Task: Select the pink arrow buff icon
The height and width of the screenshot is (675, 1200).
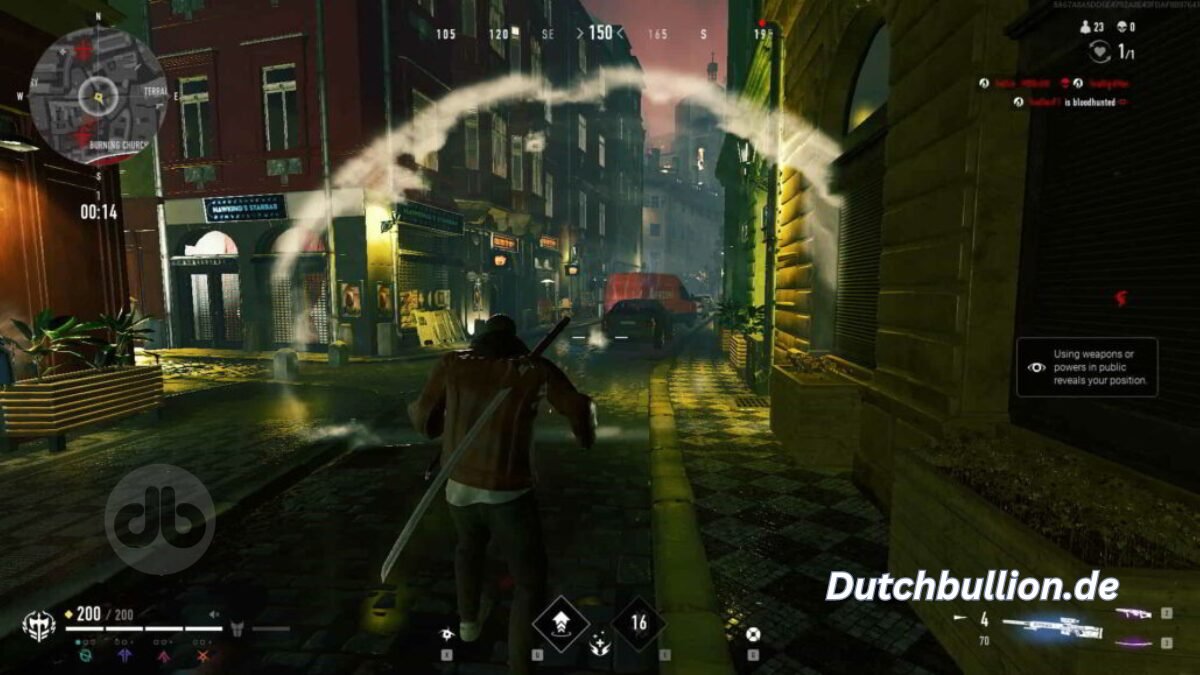Action: coord(164,656)
